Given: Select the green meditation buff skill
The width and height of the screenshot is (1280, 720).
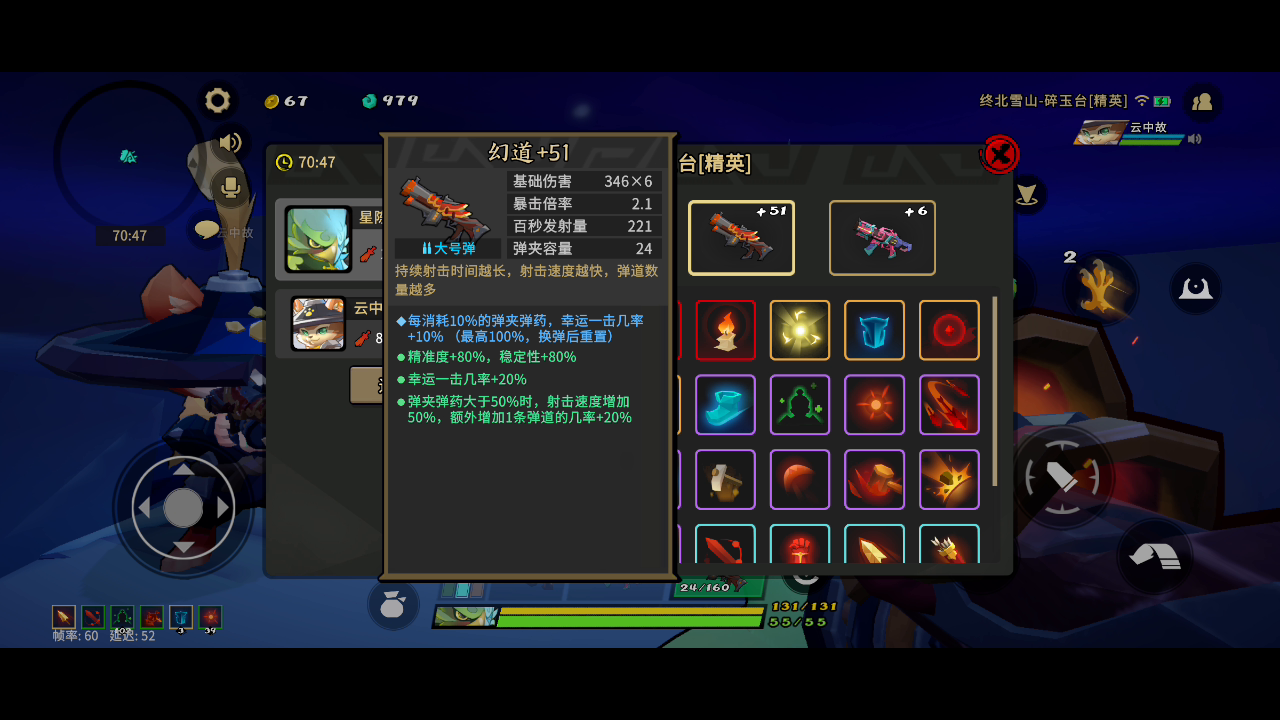Looking at the screenshot, I should pos(800,404).
